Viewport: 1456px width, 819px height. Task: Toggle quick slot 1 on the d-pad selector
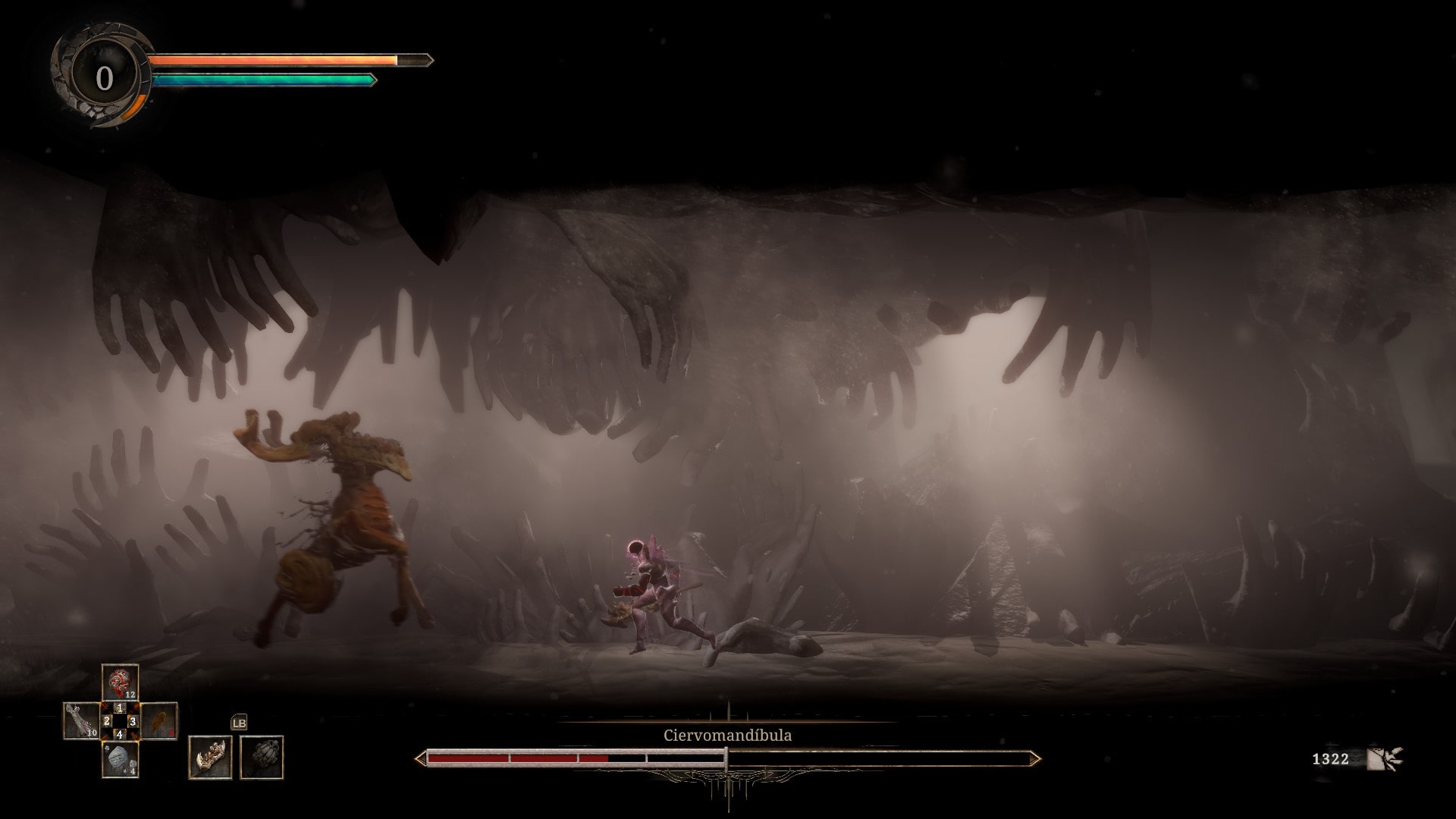(120, 708)
